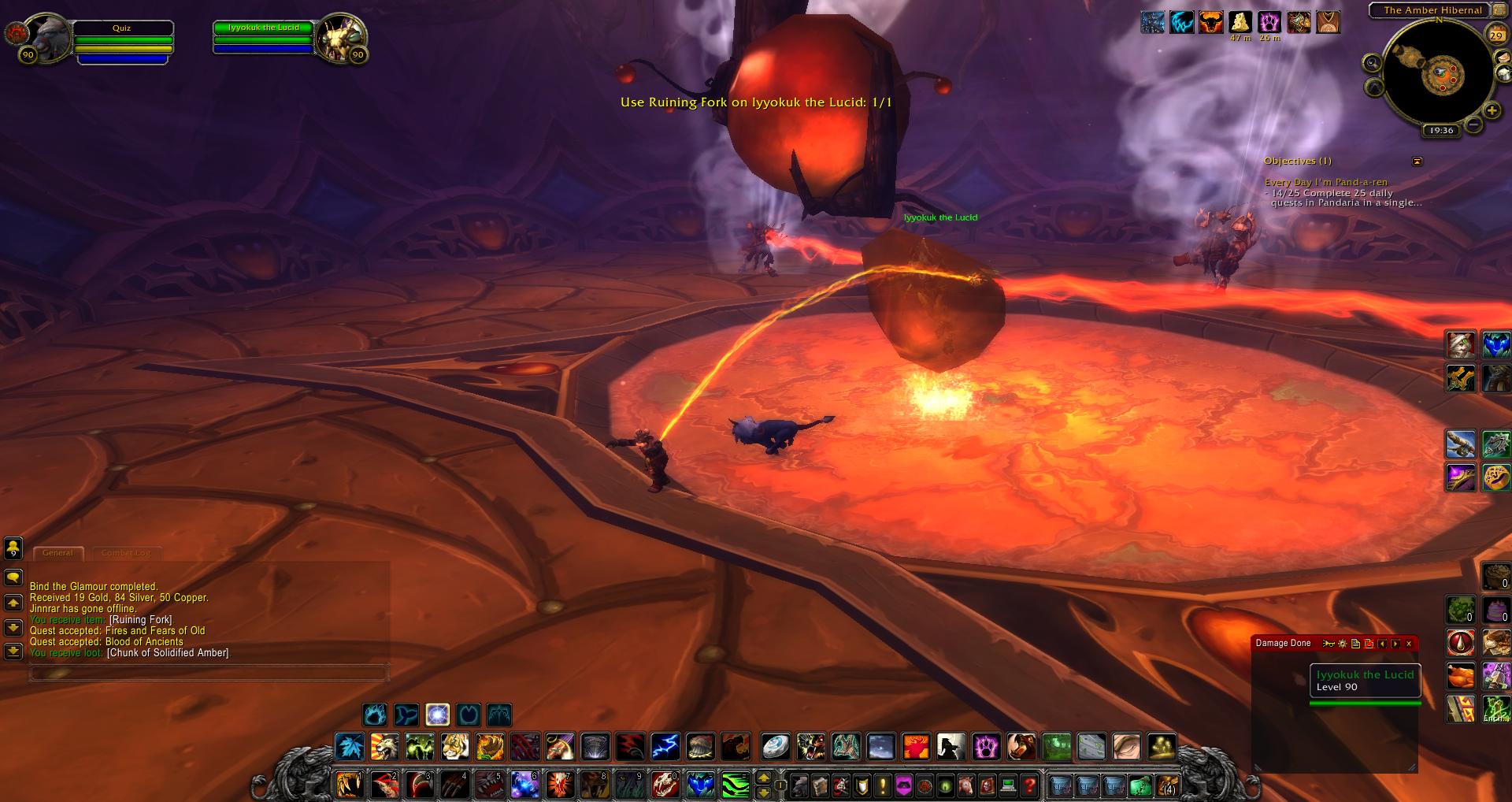The image size is (1512, 802).
Task: Open the red question mark help button
Action: click(1029, 785)
